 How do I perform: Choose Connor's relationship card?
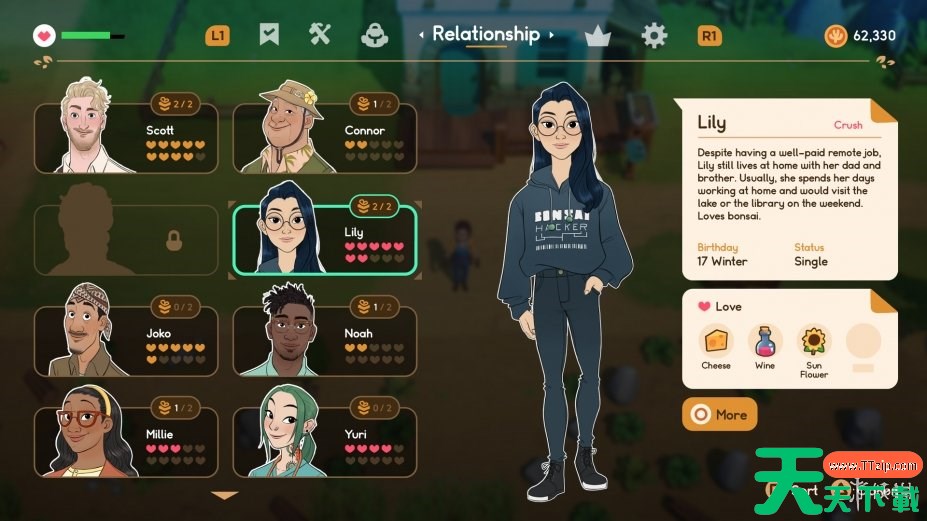[x=324, y=138]
